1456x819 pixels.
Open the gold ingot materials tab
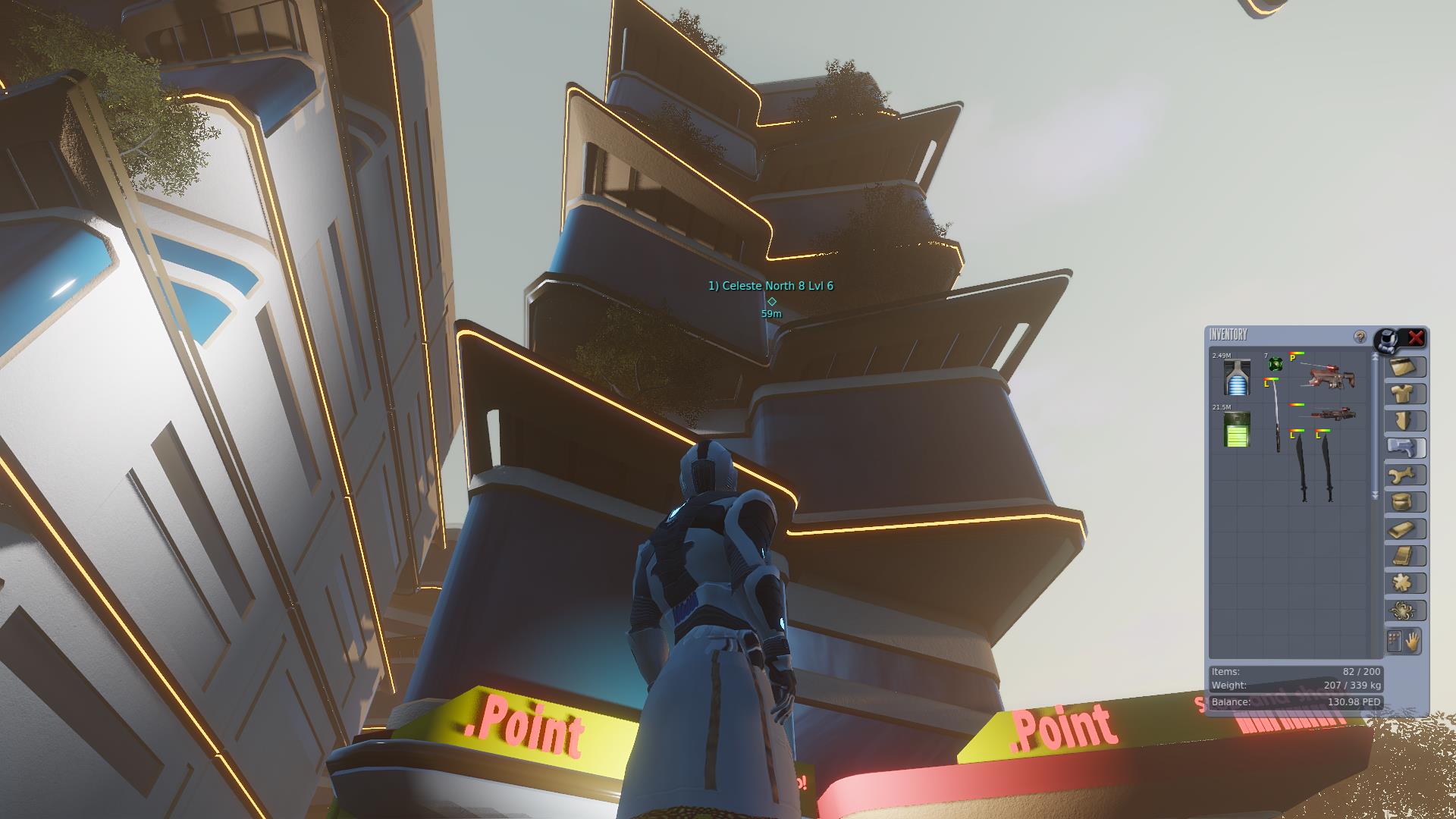pyautogui.click(x=1405, y=529)
